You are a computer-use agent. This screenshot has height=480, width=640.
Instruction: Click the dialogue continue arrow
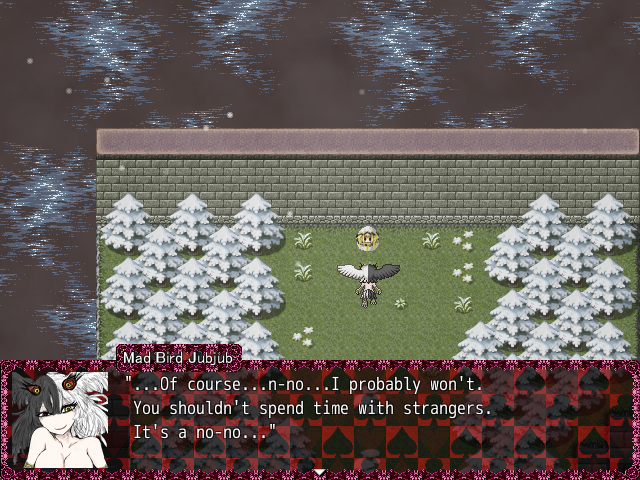pyautogui.click(x=319, y=470)
